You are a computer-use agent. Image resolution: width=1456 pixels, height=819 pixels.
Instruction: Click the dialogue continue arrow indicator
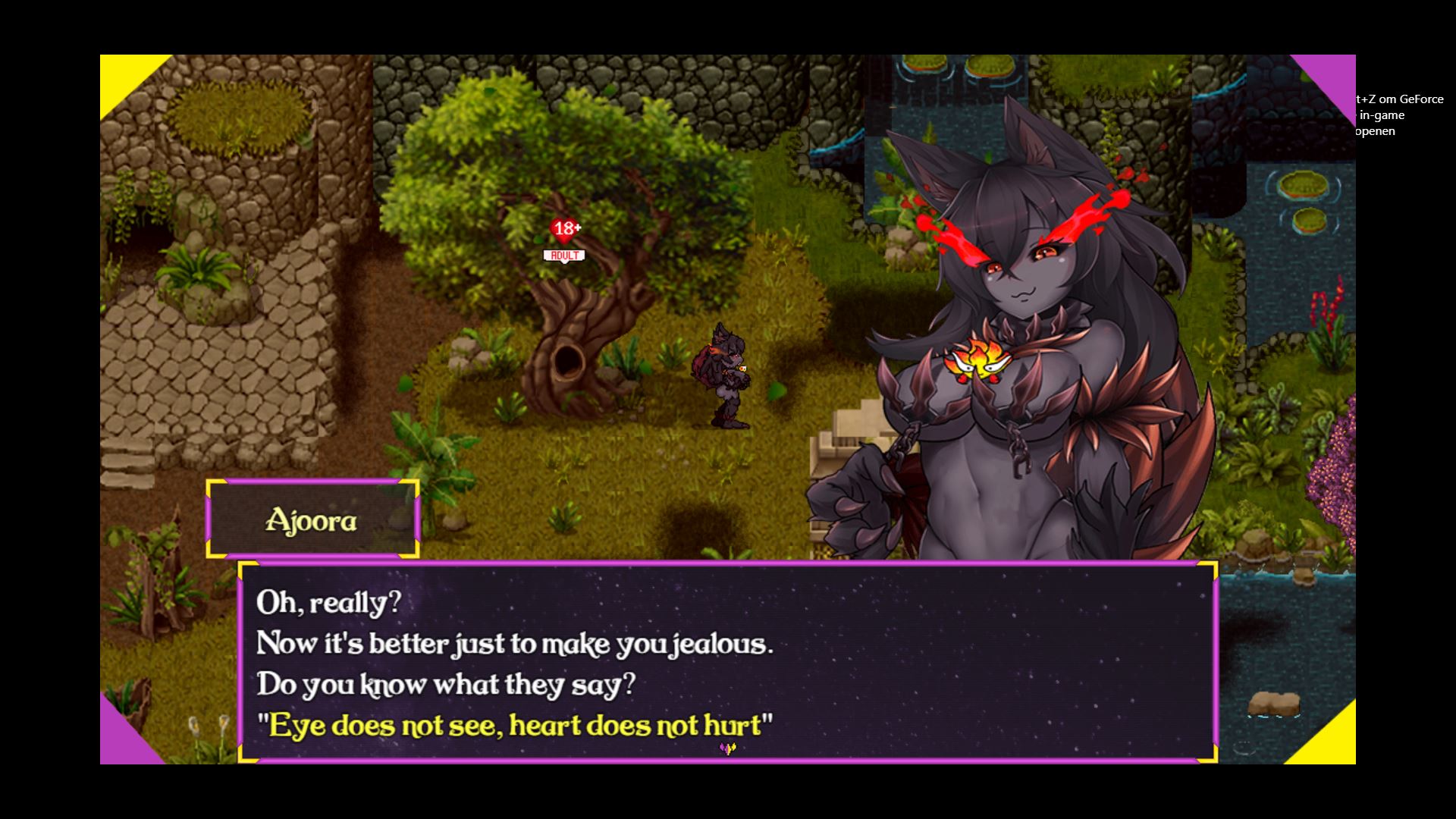point(727,749)
